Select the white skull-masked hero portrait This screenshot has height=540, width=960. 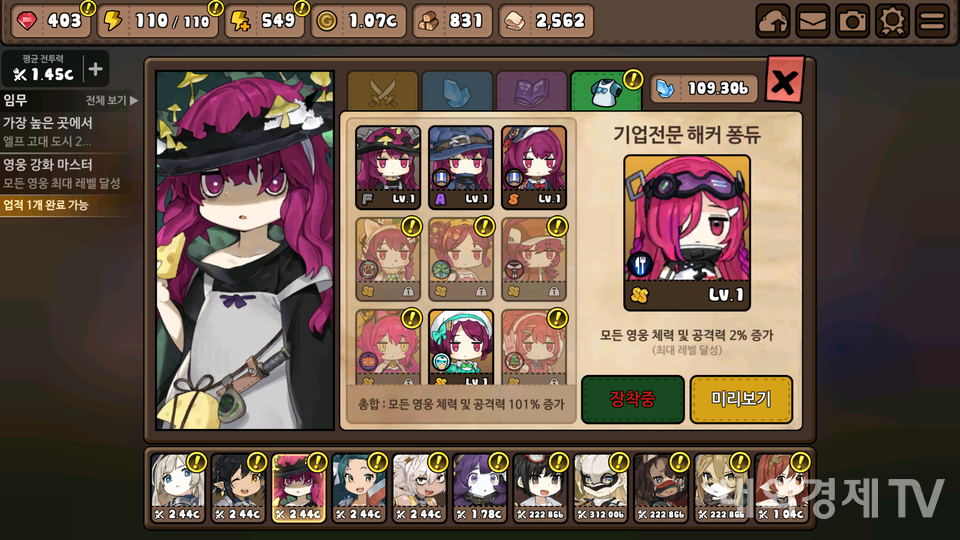click(602, 489)
